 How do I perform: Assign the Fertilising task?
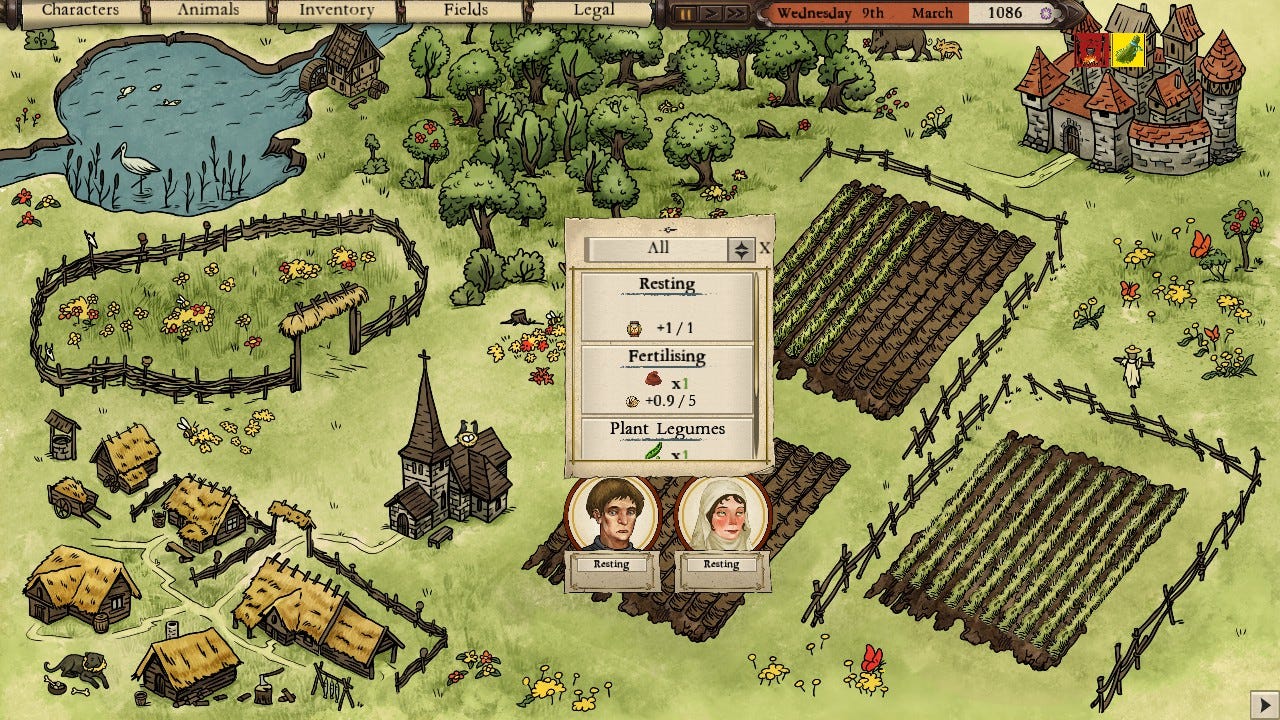(x=667, y=378)
